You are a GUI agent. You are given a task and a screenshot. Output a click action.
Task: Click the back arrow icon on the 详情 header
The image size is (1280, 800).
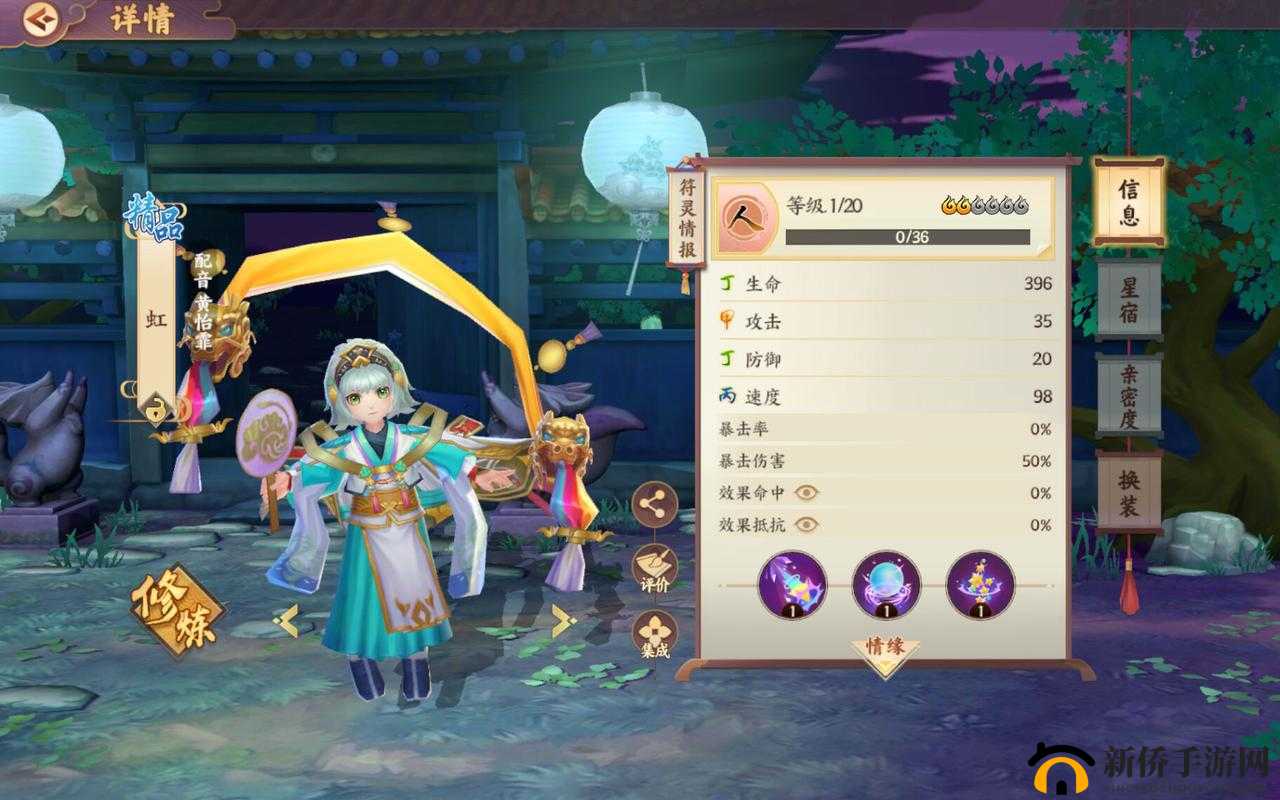pyautogui.click(x=42, y=17)
